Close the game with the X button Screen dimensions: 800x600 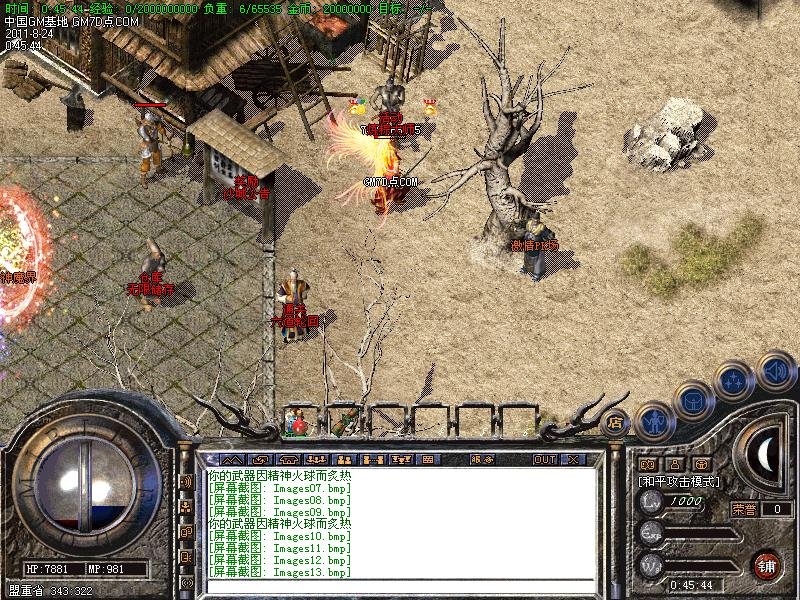tap(573, 459)
